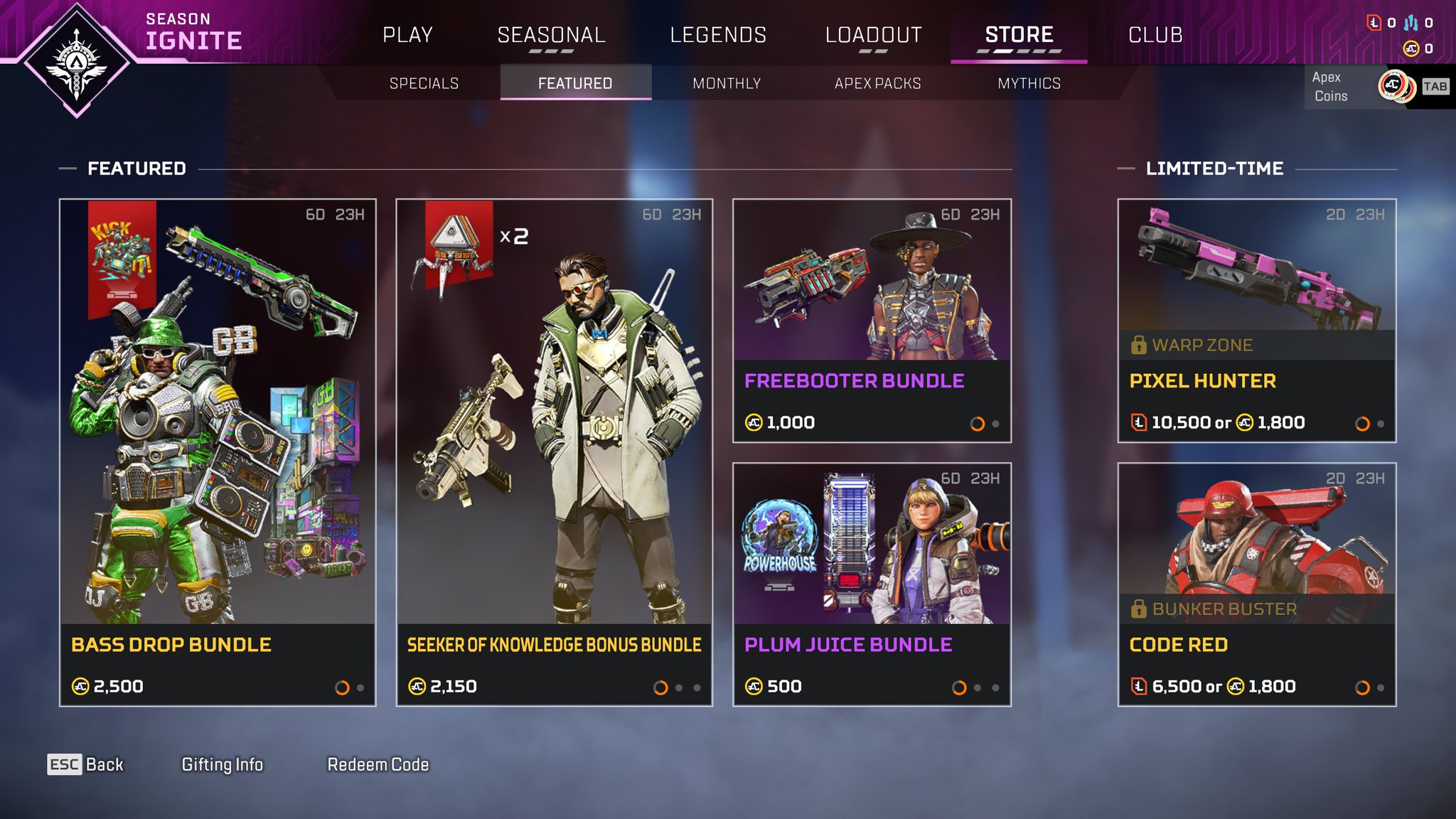1456x819 pixels.
Task: Select the Featured store section
Action: tap(575, 83)
